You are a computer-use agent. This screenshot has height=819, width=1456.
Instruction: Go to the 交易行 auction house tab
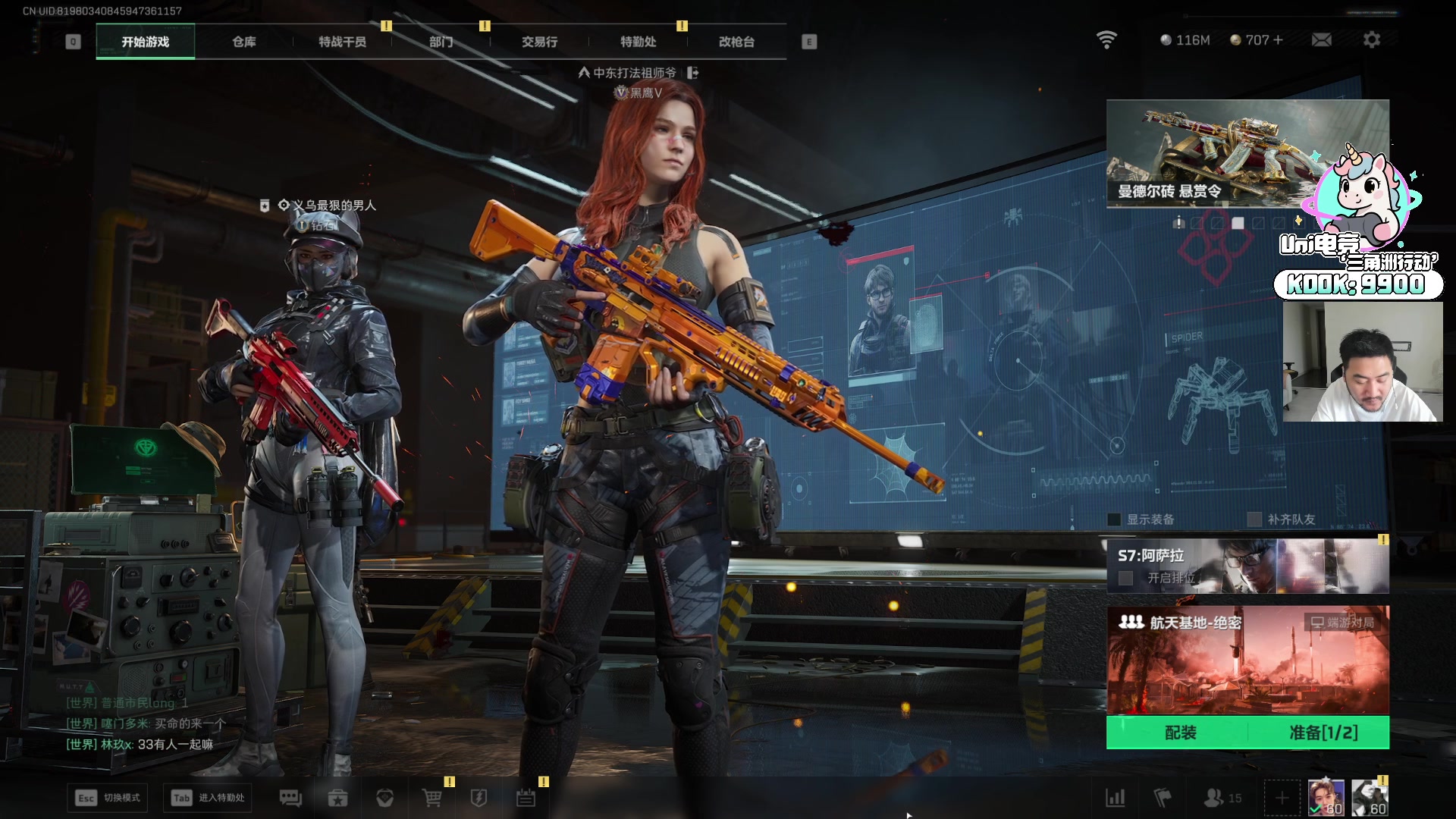tap(539, 42)
